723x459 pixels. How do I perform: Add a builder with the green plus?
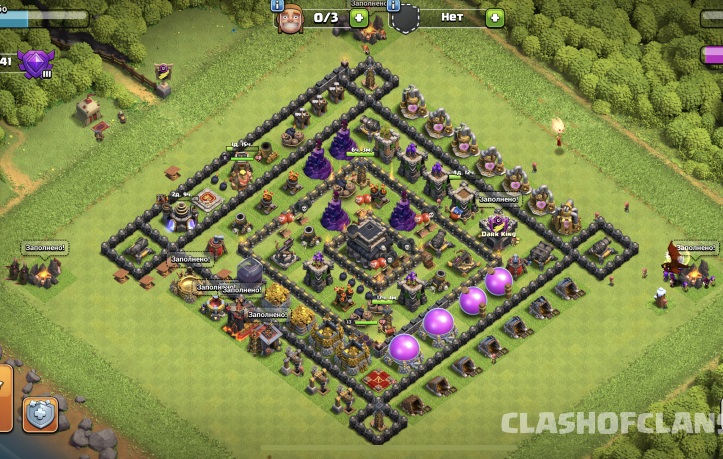359,18
